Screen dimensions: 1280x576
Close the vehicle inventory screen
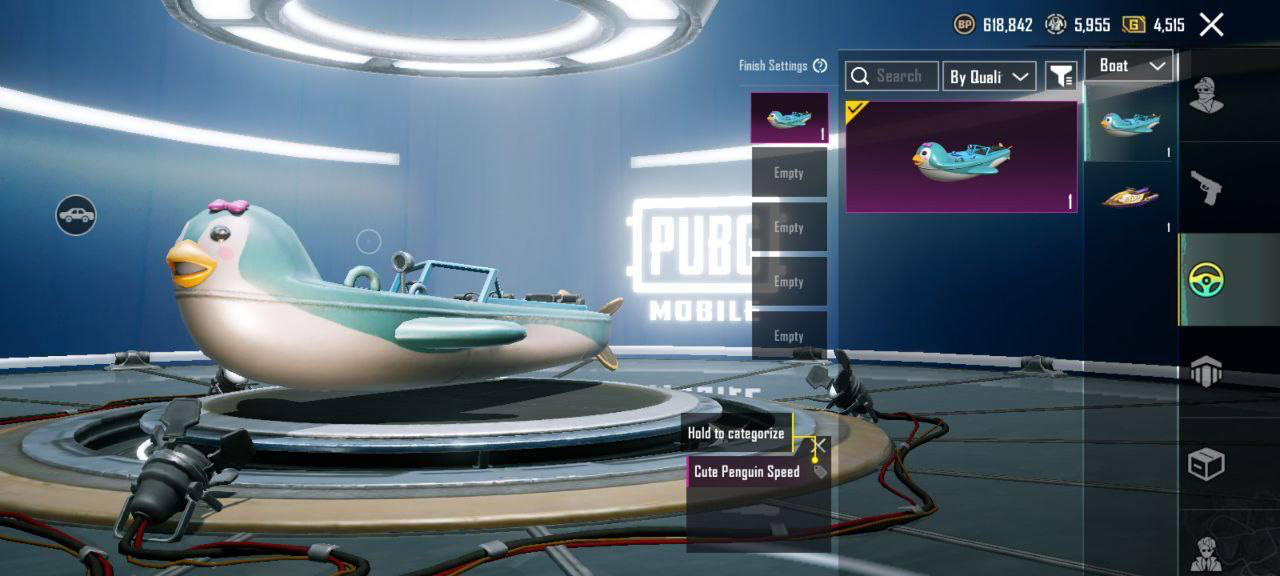coord(1211,25)
